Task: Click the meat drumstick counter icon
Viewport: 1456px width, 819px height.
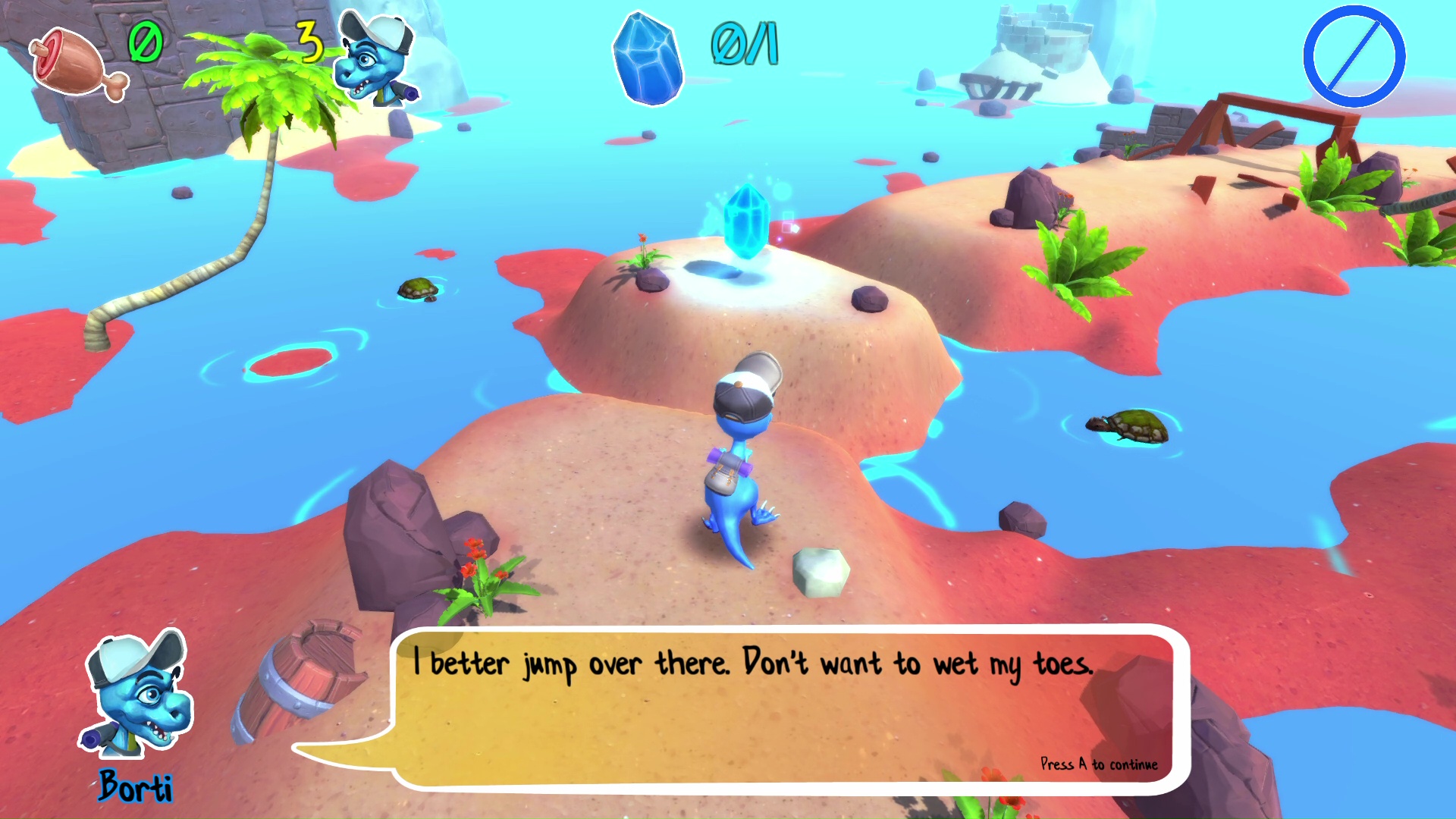Action: [x=77, y=63]
